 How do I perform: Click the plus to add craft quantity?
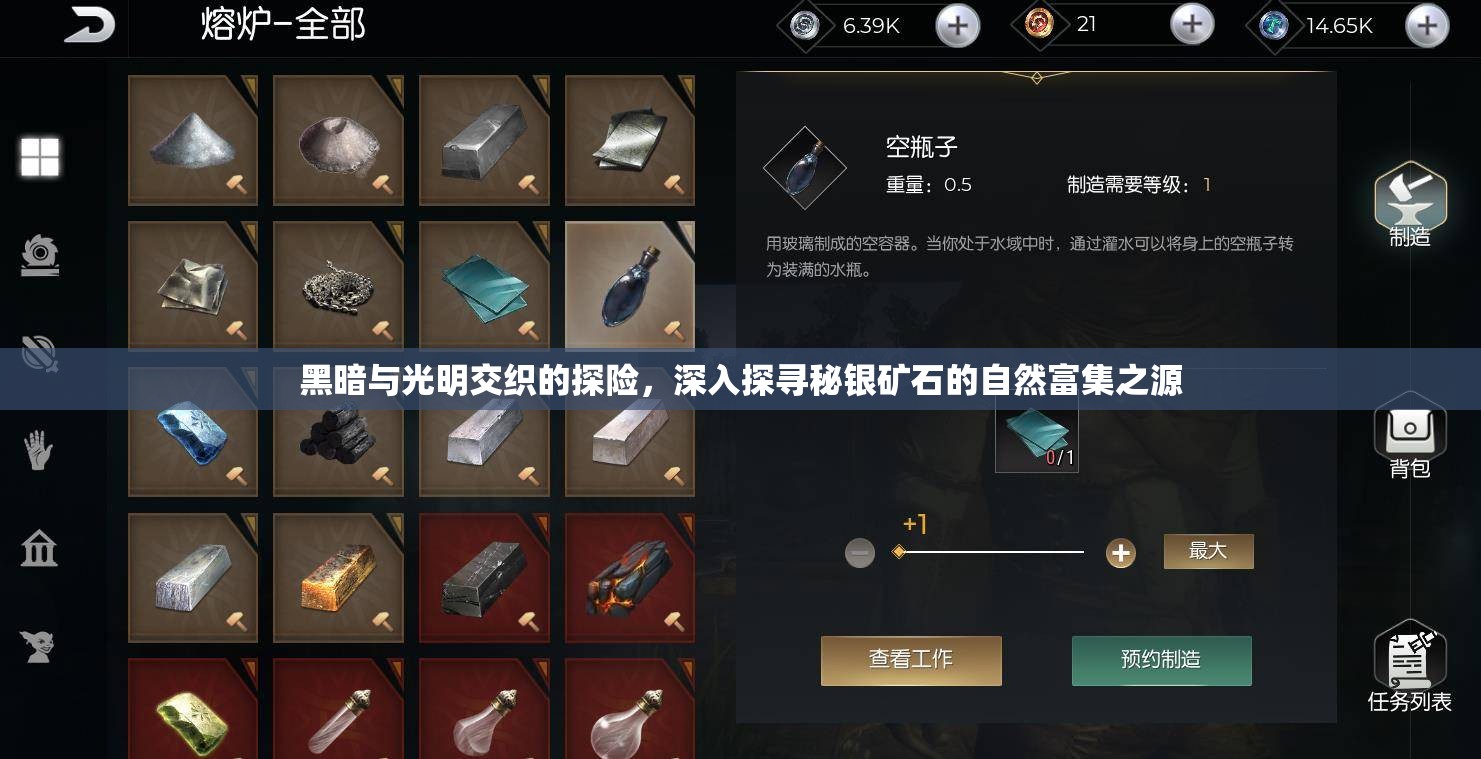(x=1120, y=552)
